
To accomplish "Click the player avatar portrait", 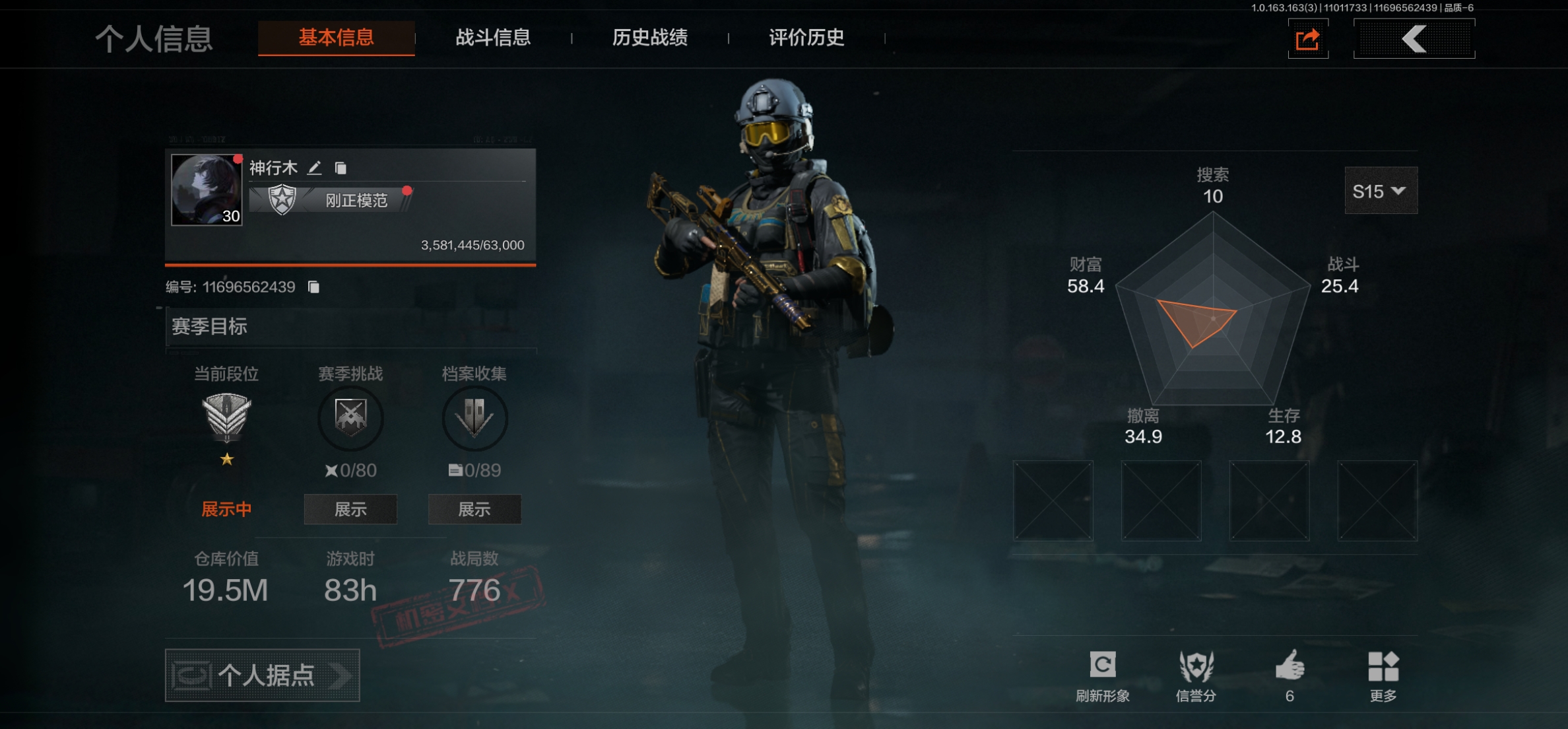I will click(207, 190).
